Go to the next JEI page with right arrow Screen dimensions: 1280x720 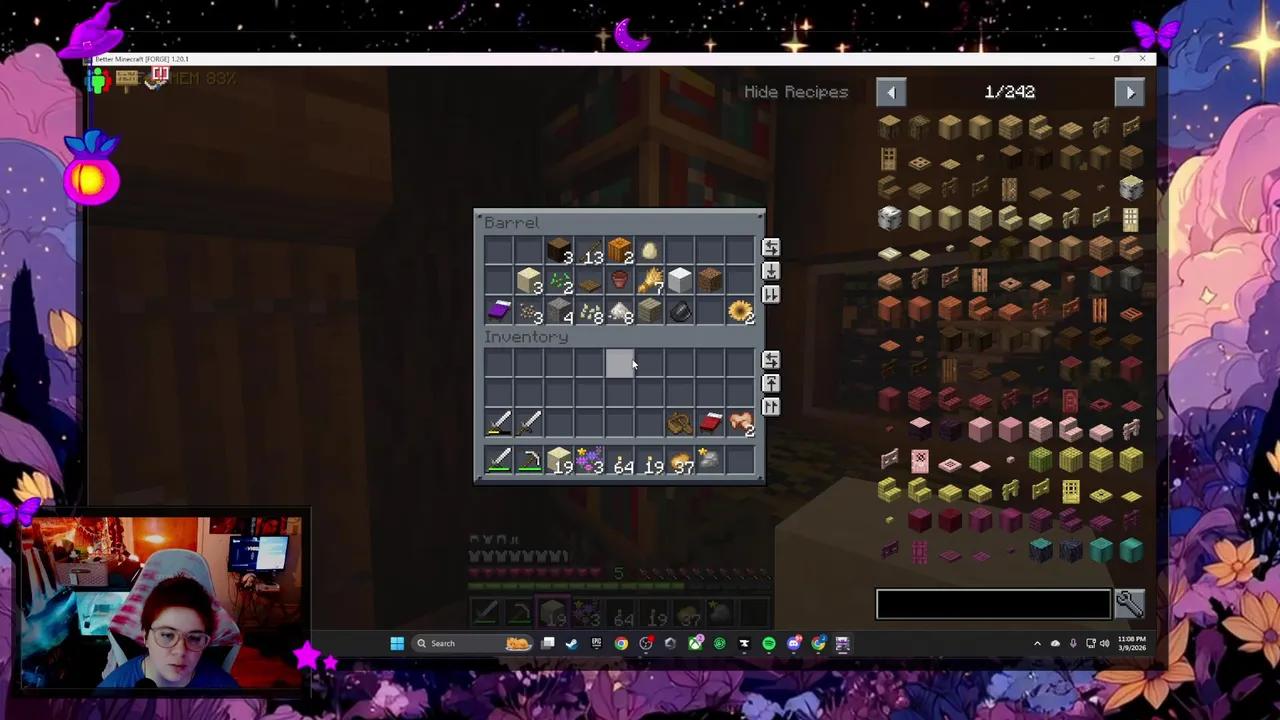[x=1130, y=92]
